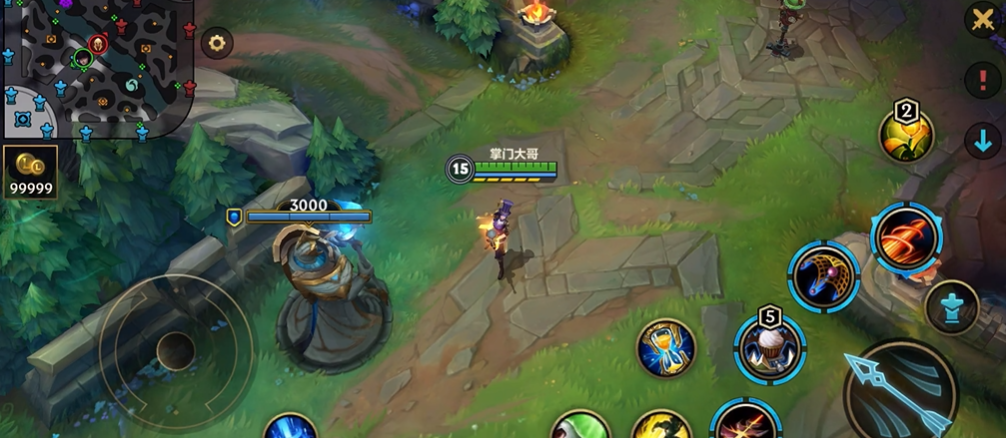Activate the golden hourglass item
This screenshot has width=1006, height=438.
pyautogui.click(x=666, y=347)
